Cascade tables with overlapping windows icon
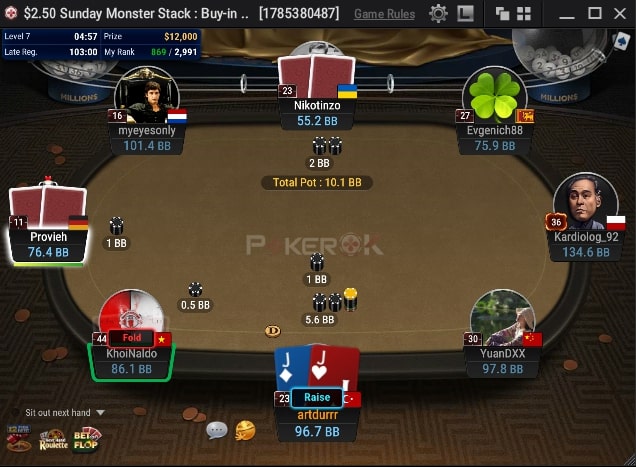The width and height of the screenshot is (636, 467). [502, 14]
